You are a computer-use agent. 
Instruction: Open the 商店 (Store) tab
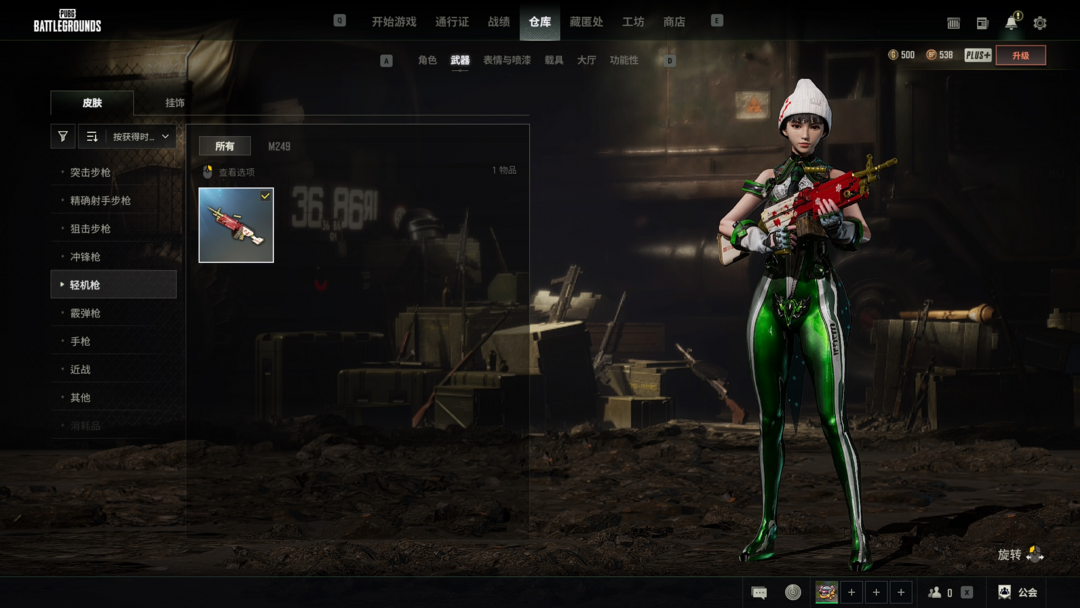pos(674,22)
